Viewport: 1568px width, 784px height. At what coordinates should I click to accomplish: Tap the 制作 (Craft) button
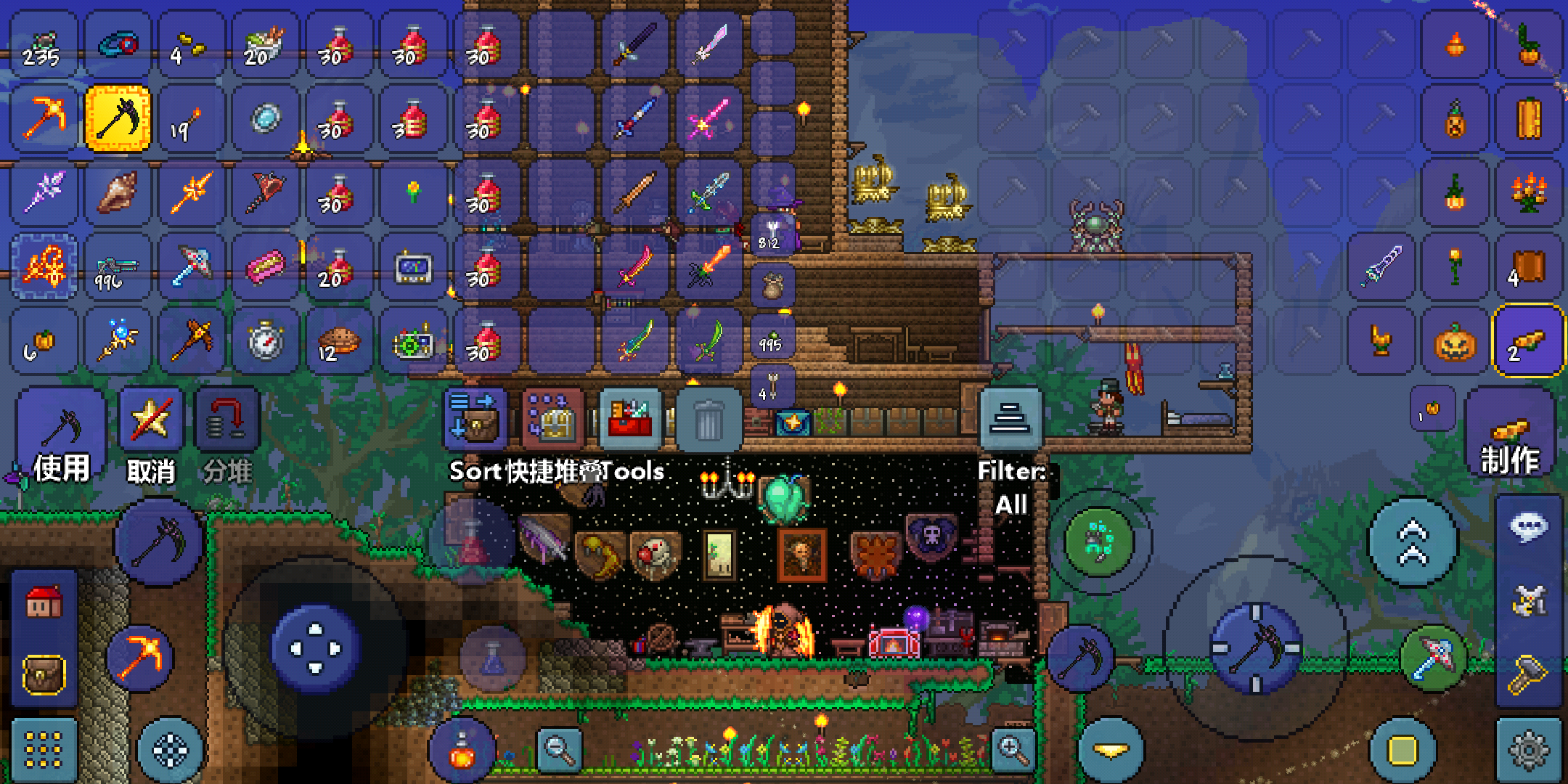(x=1510, y=436)
